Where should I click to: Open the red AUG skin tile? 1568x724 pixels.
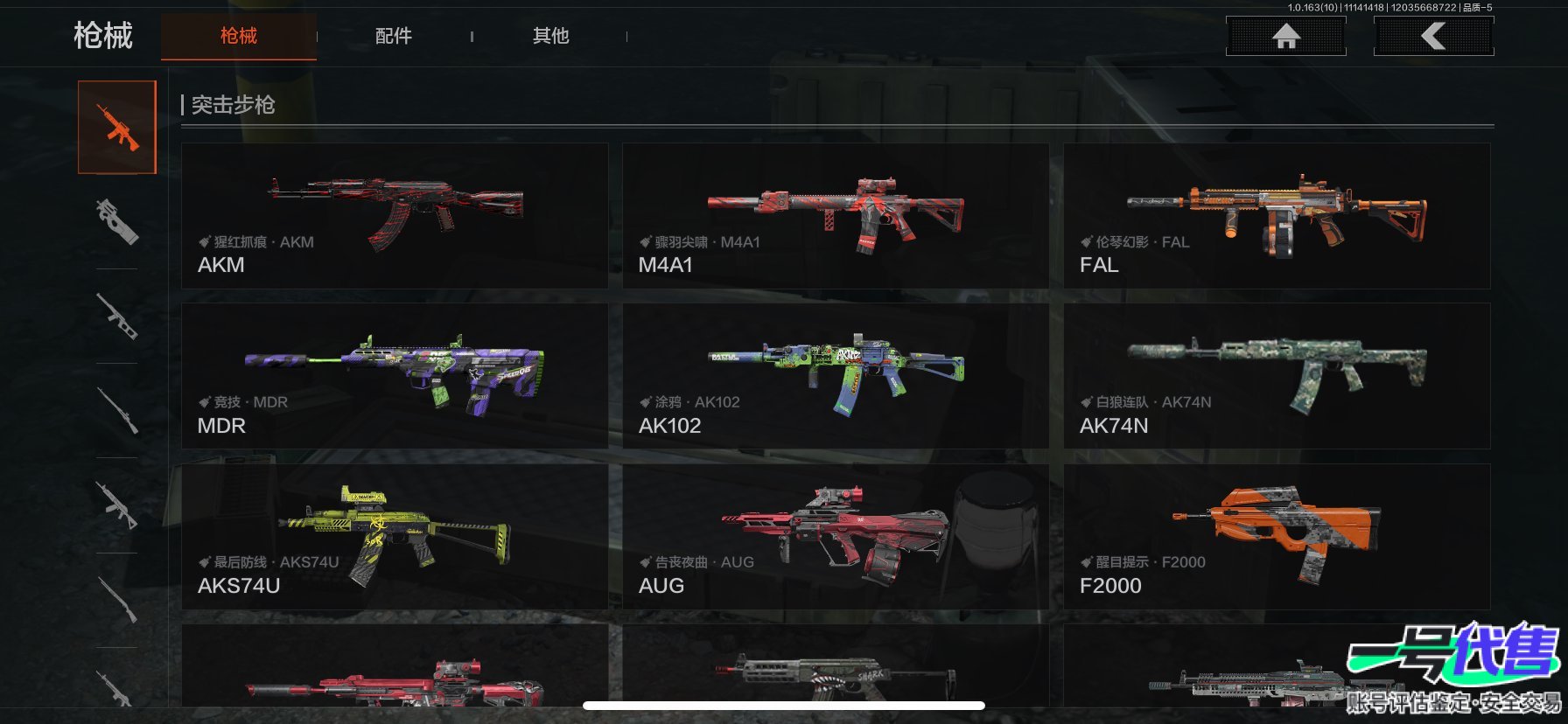pos(835,536)
